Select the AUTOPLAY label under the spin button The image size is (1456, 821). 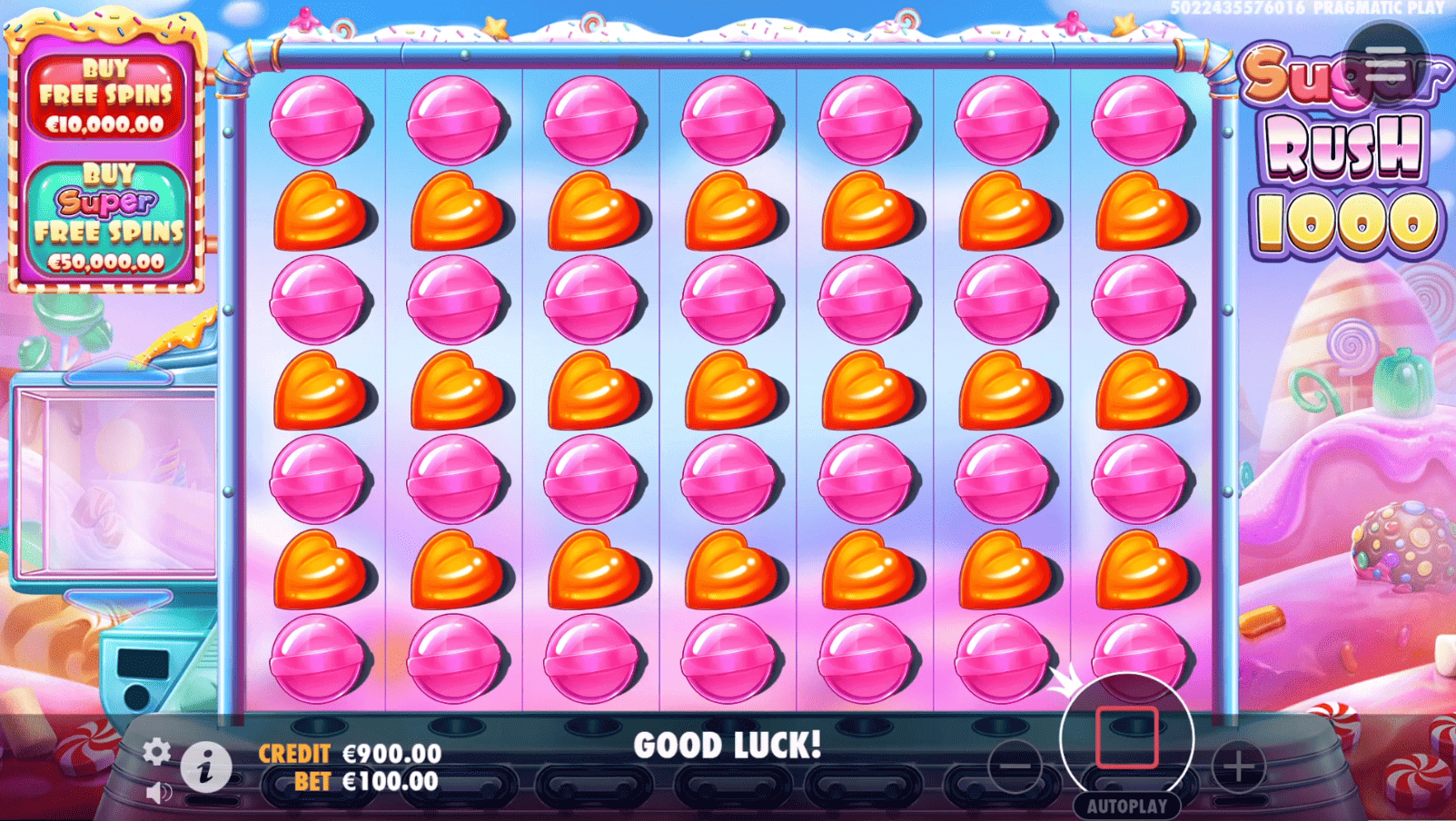coord(1126,804)
